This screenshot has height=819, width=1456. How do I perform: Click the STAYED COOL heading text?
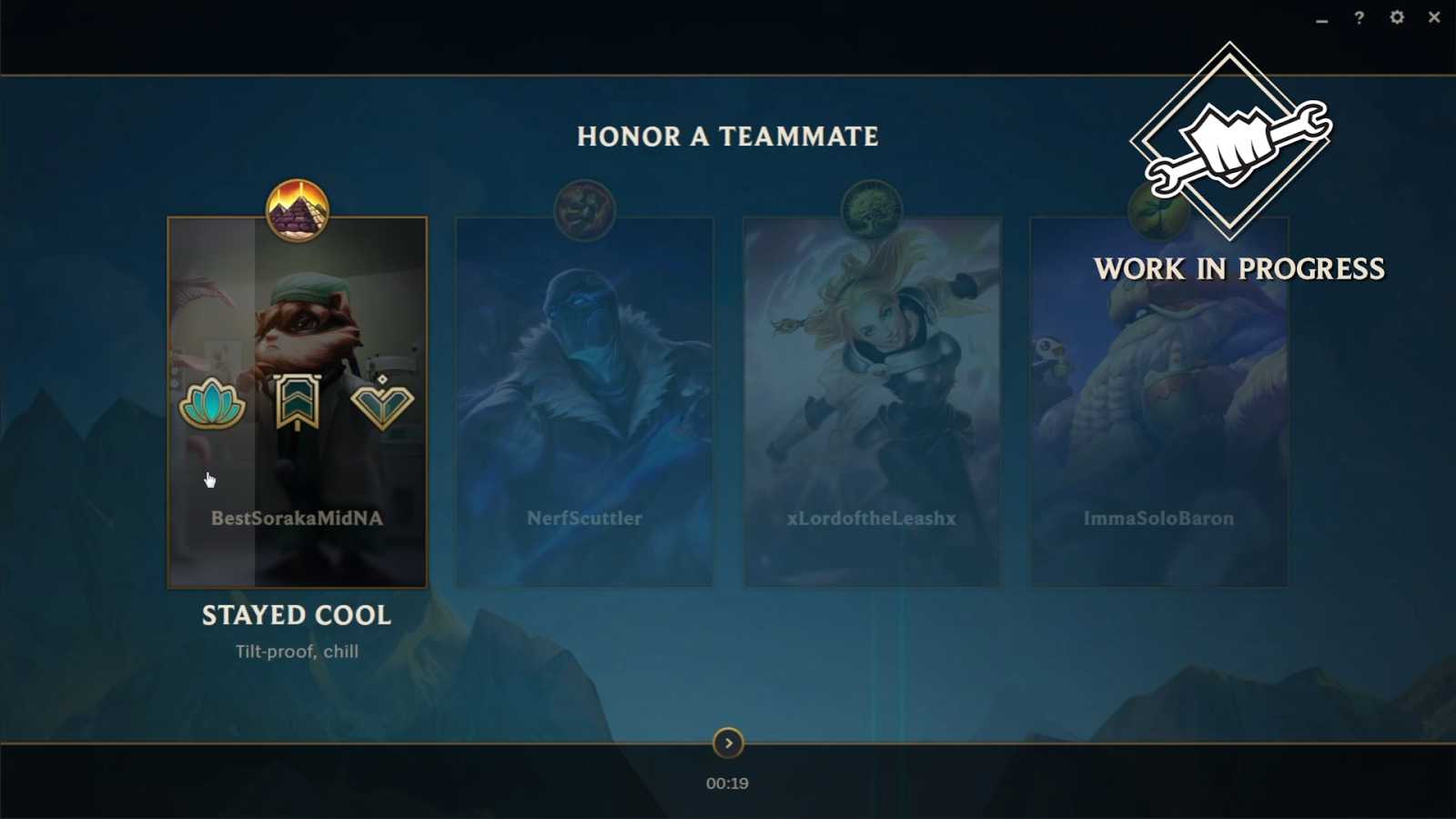coord(296,615)
